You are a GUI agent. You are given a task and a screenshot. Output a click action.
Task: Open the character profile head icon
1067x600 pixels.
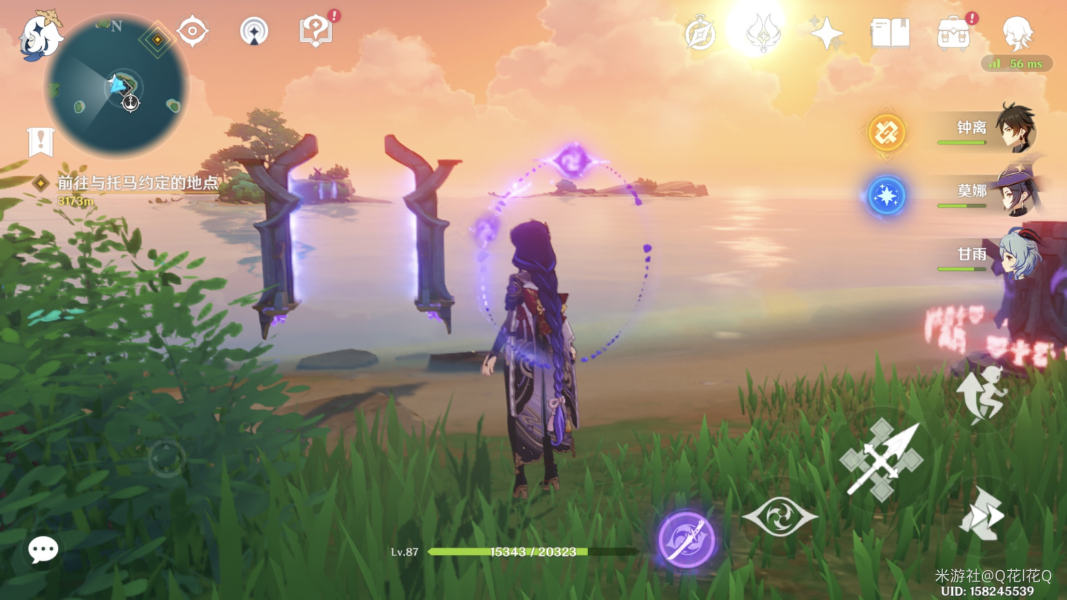click(1017, 33)
